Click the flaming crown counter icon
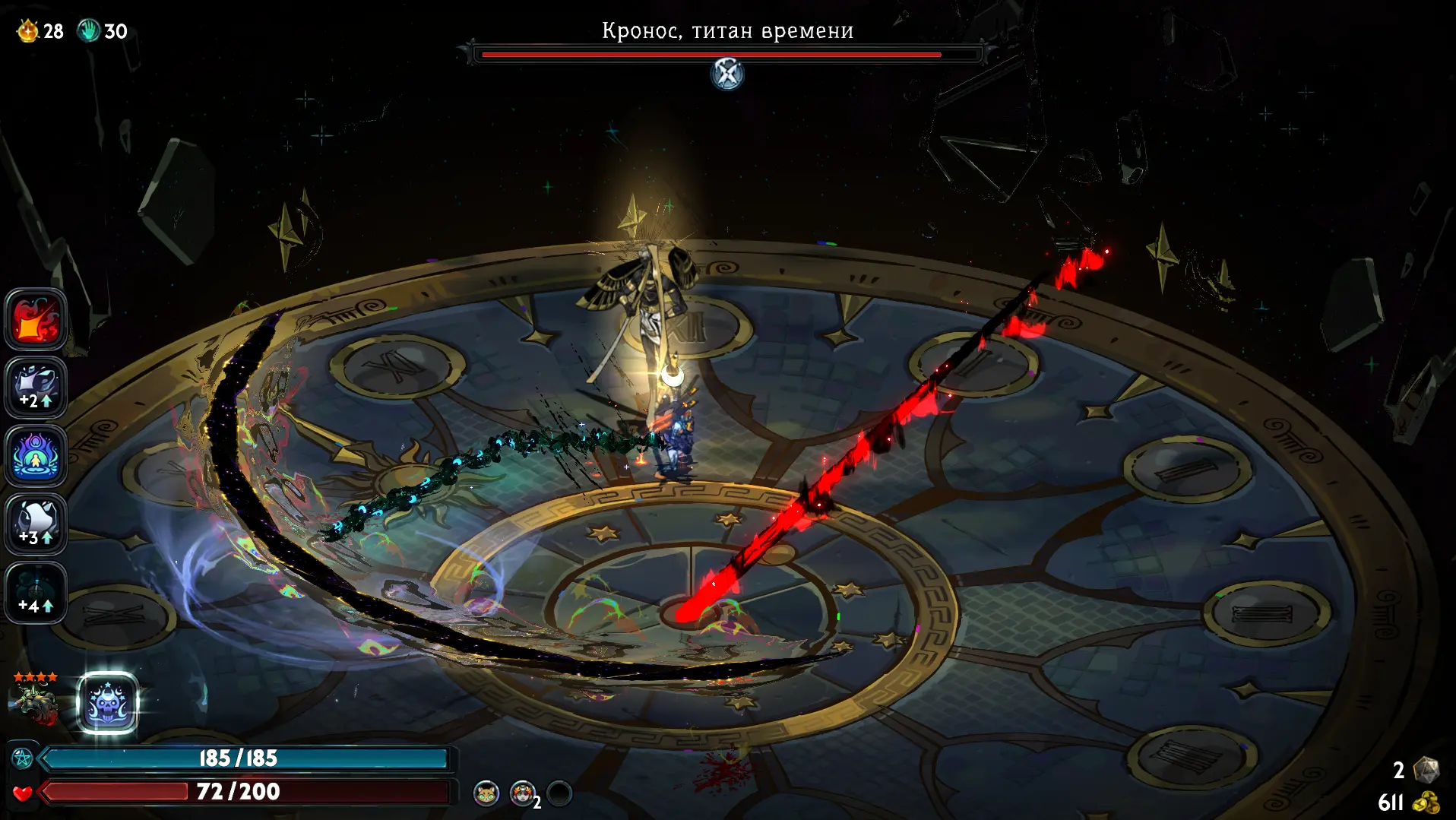The height and width of the screenshot is (820, 1456). pyautogui.click(x=28, y=31)
